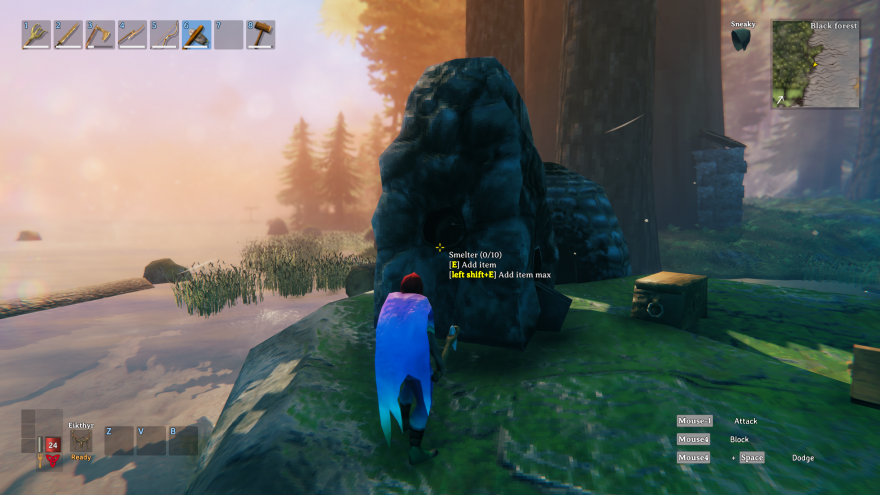
Task: Equip the axe from the hotbar
Action: point(100,35)
